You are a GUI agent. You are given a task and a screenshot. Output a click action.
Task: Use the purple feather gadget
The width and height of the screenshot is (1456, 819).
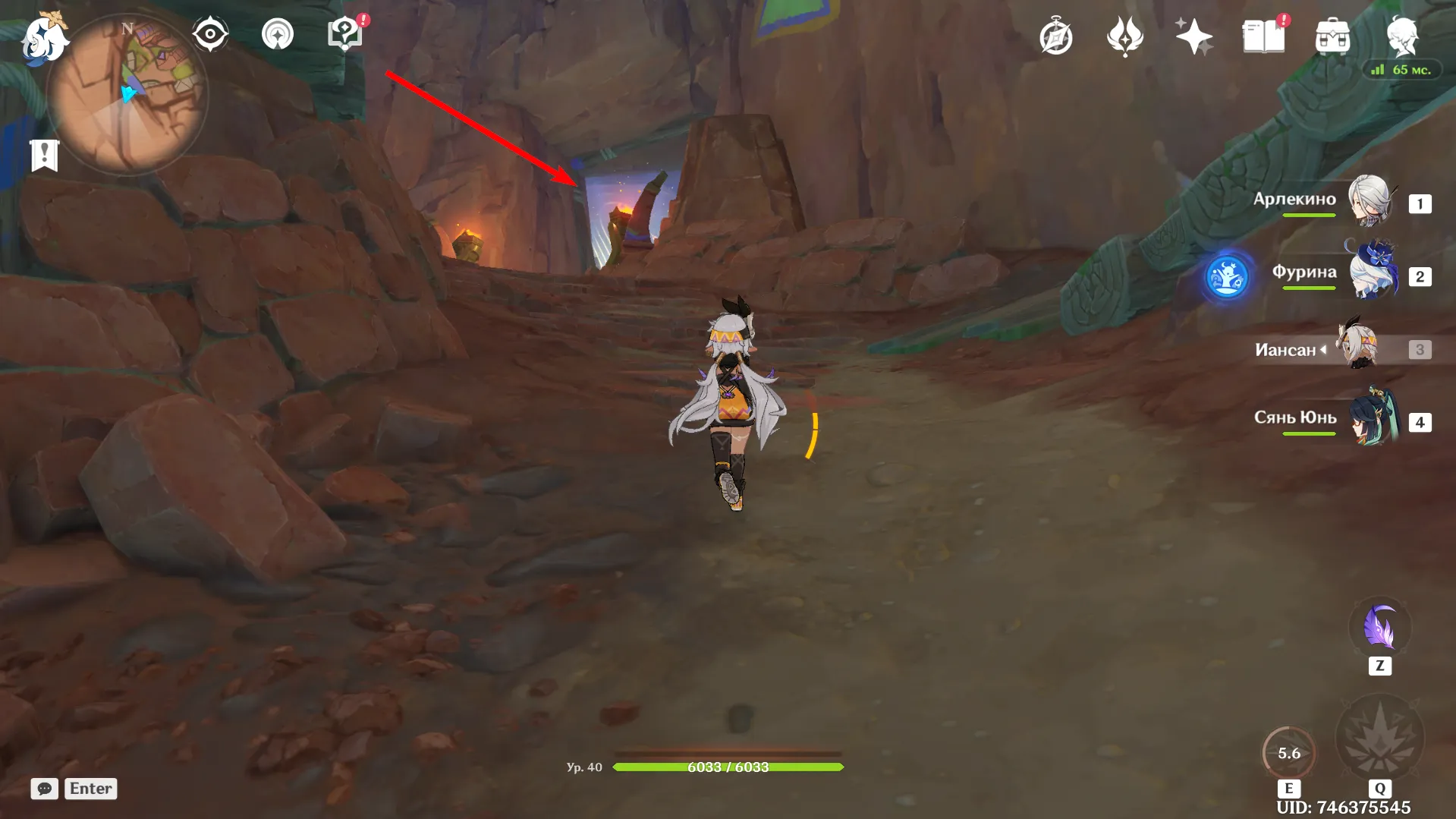[x=1379, y=628]
